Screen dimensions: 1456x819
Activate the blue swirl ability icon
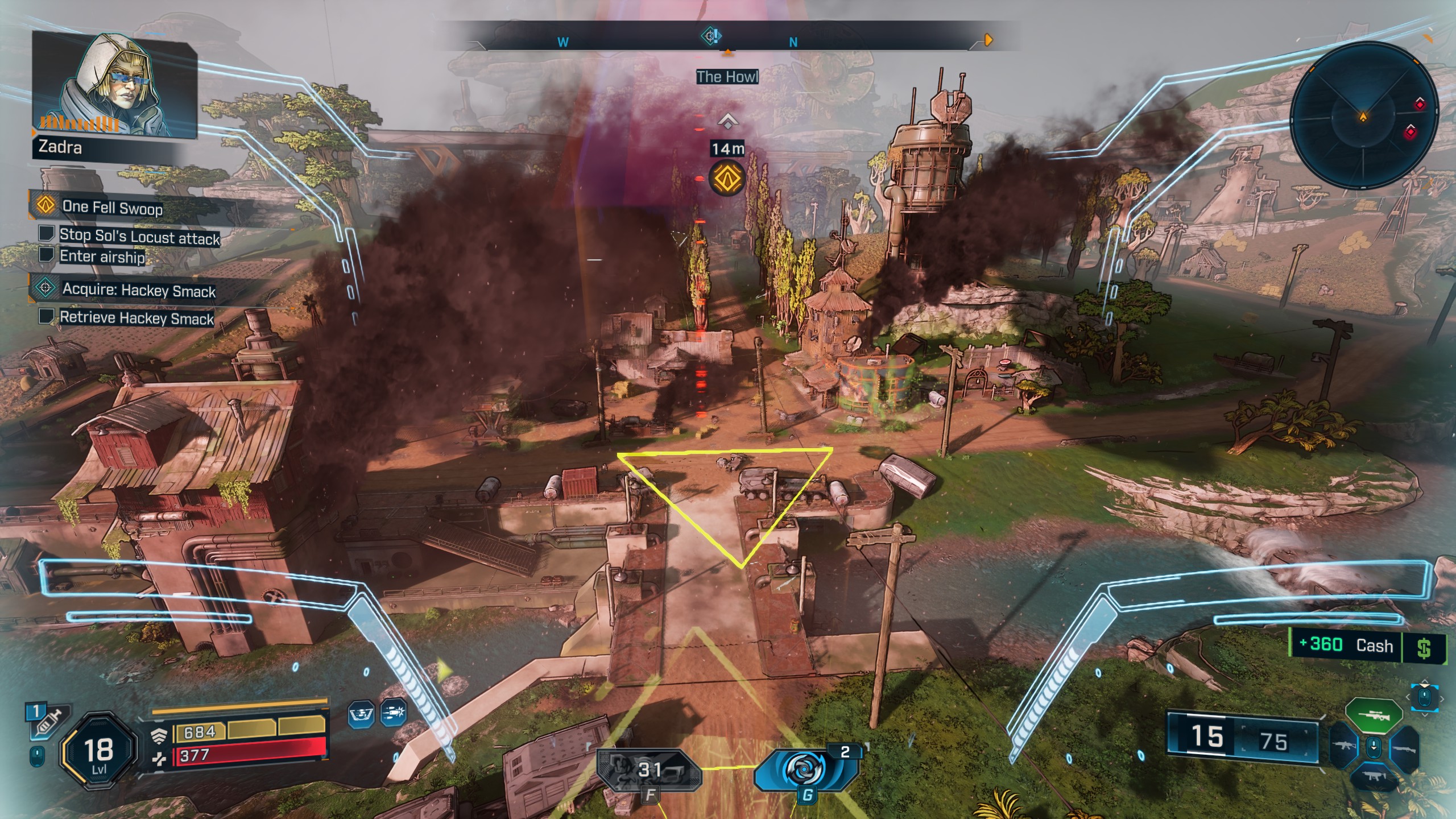point(805,769)
